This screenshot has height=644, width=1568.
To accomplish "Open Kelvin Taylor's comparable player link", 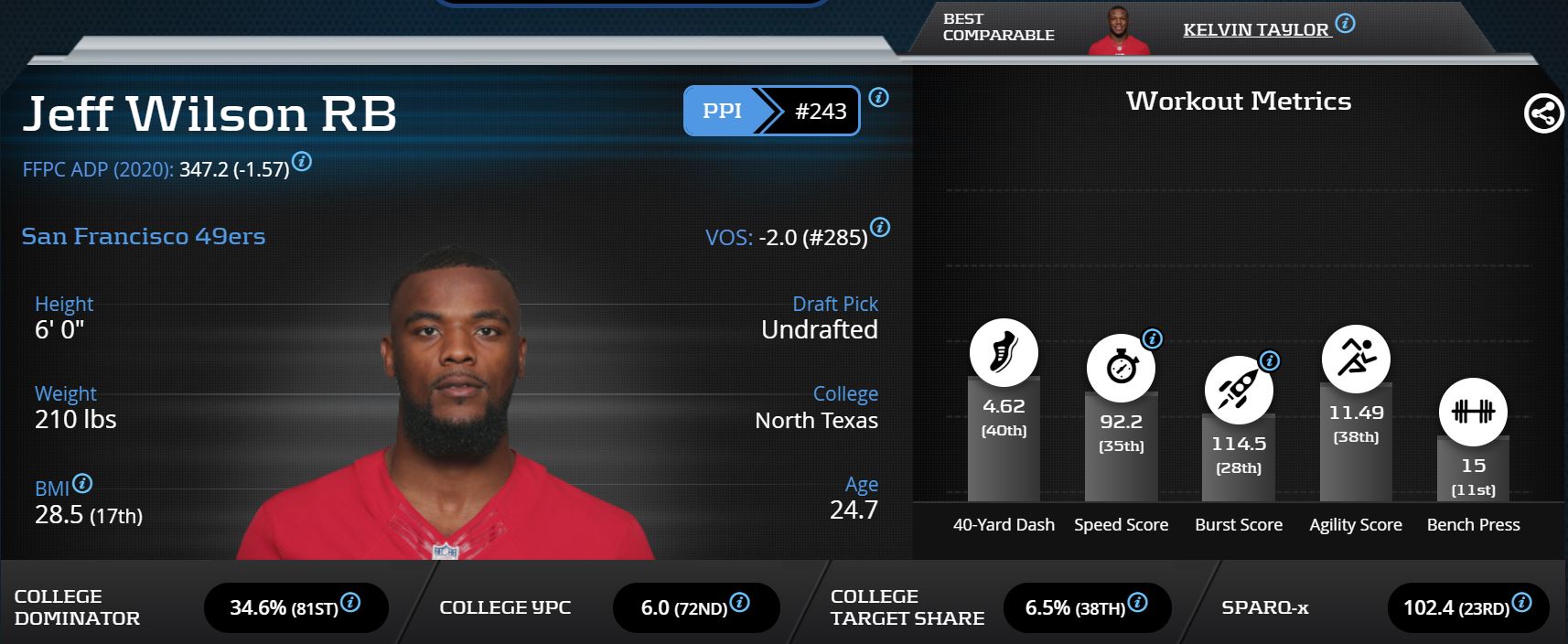I will [1255, 29].
